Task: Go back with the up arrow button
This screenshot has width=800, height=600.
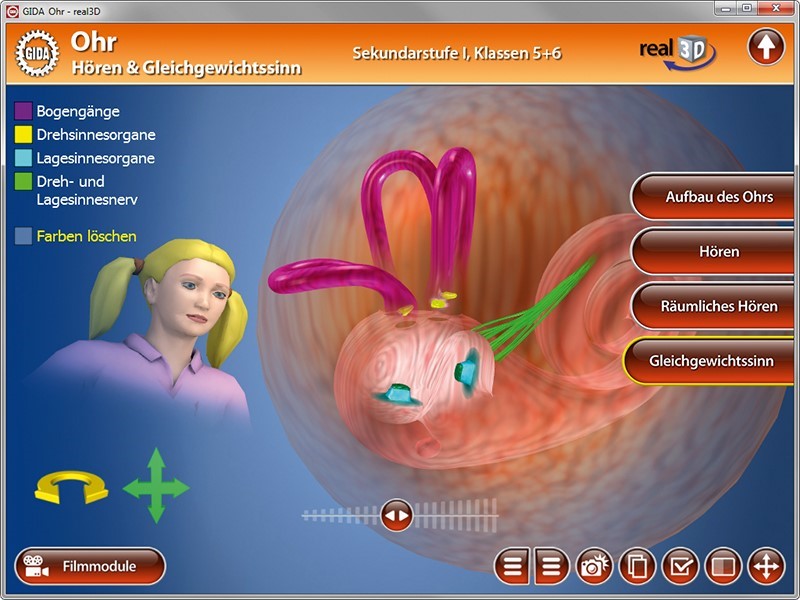Action: point(766,47)
